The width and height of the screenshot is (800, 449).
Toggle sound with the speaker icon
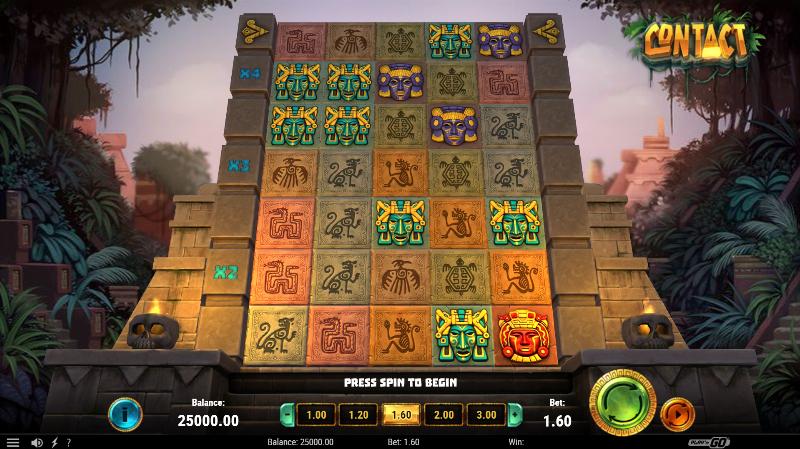tap(37, 442)
